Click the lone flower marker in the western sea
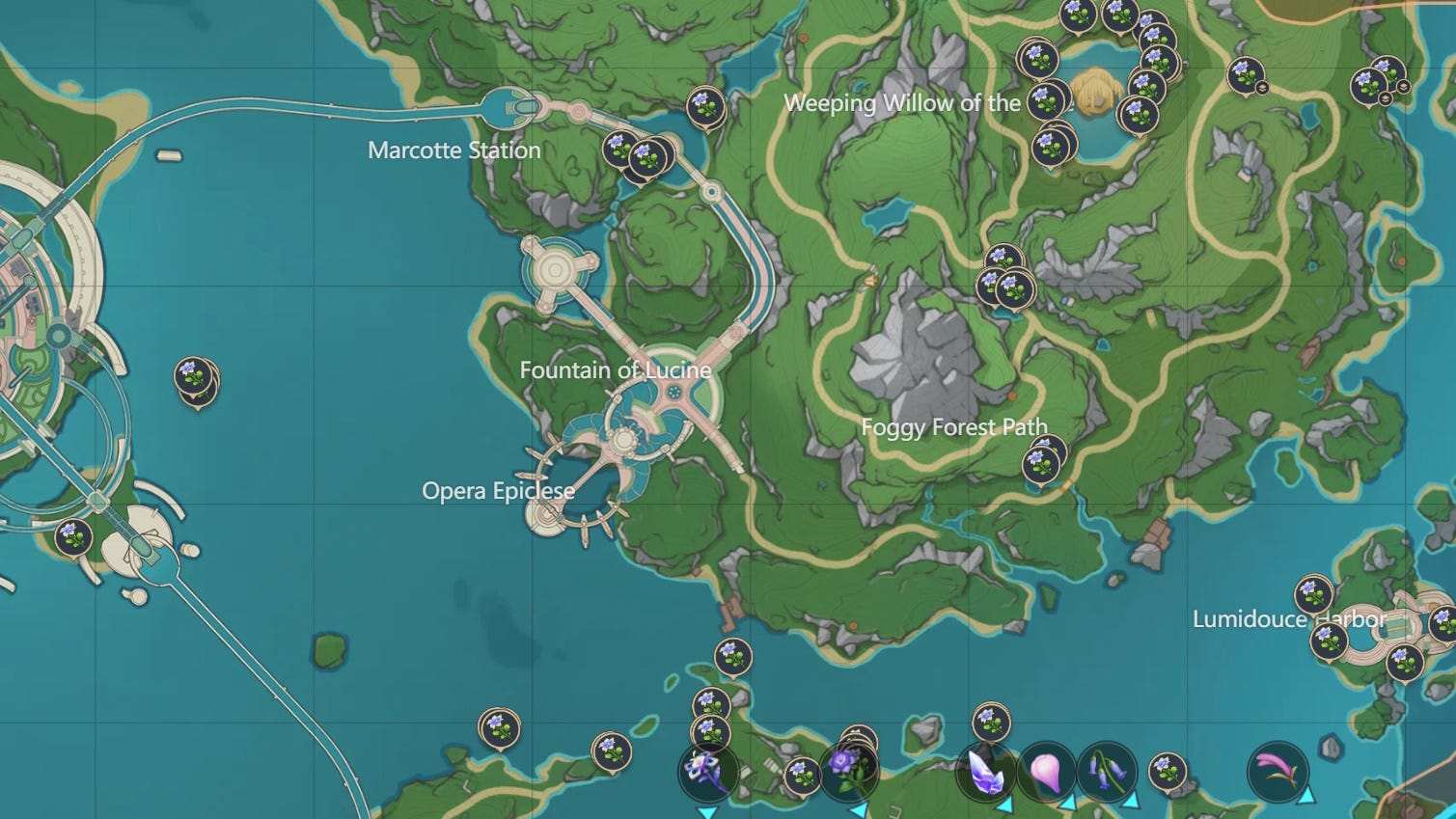 coord(193,376)
